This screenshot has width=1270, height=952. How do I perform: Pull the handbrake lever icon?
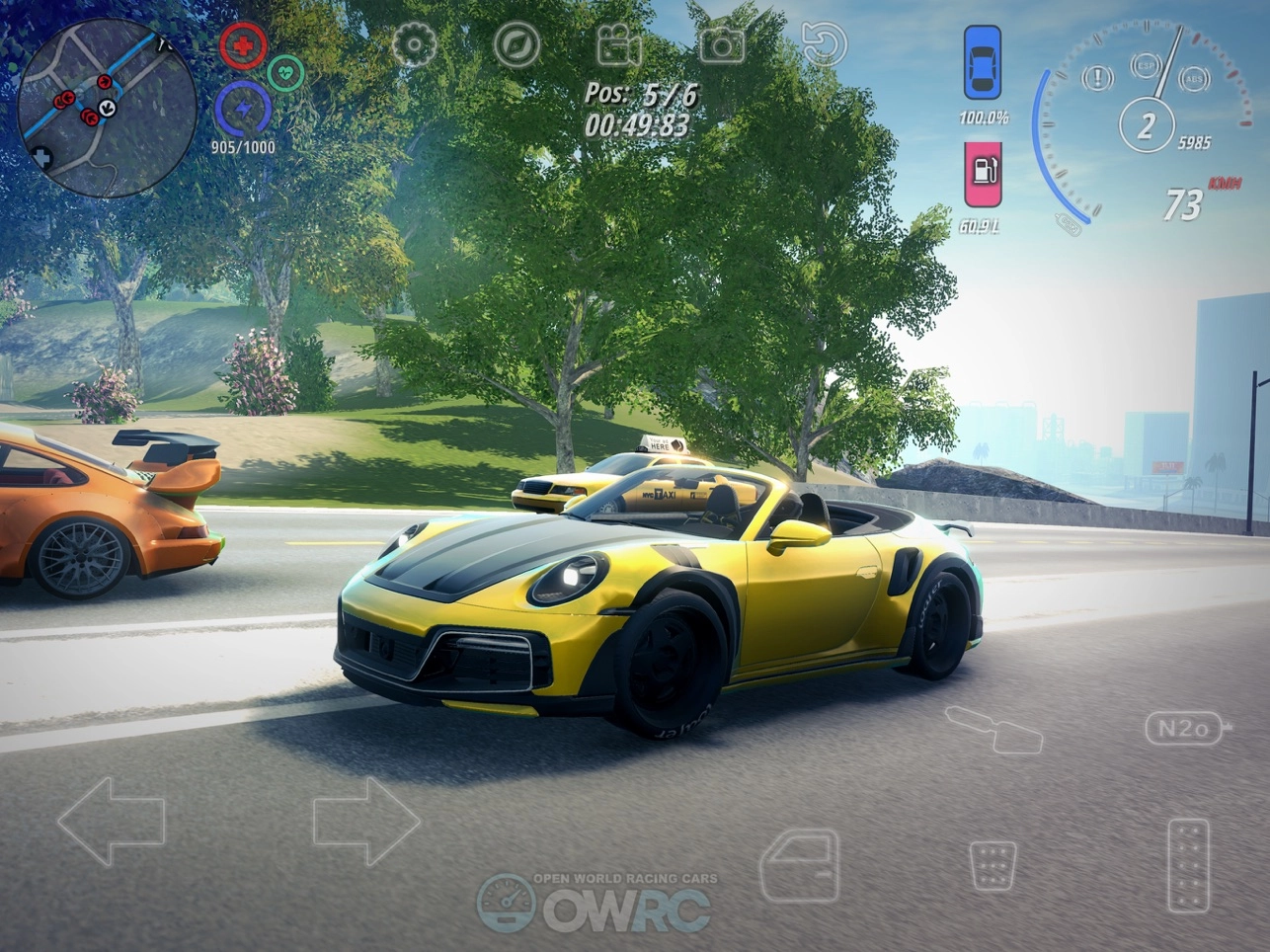(x=992, y=729)
